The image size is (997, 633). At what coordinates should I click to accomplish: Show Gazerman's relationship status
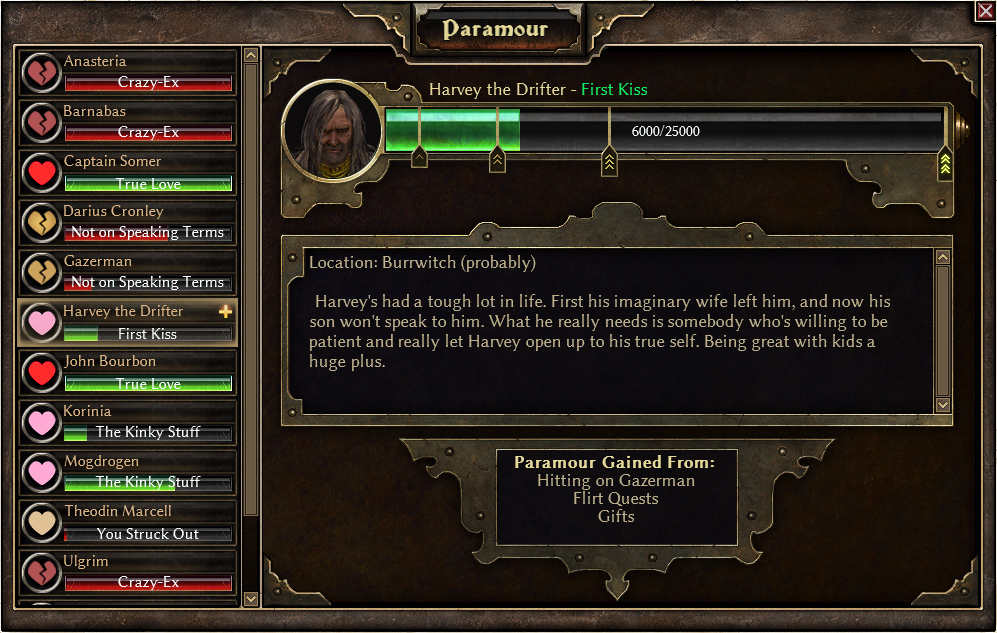(x=128, y=272)
